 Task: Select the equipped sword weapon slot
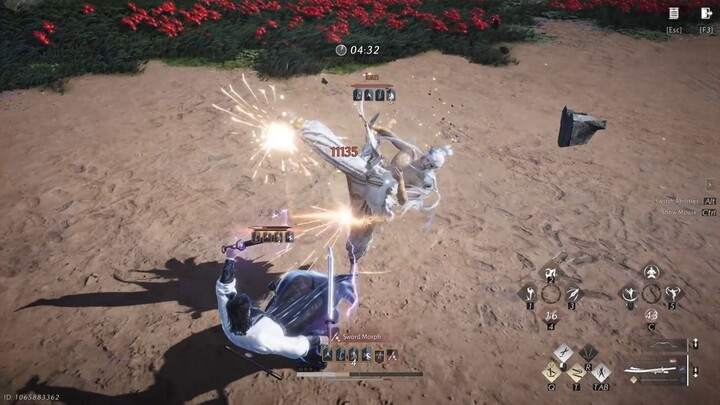click(x=652, y=367)
